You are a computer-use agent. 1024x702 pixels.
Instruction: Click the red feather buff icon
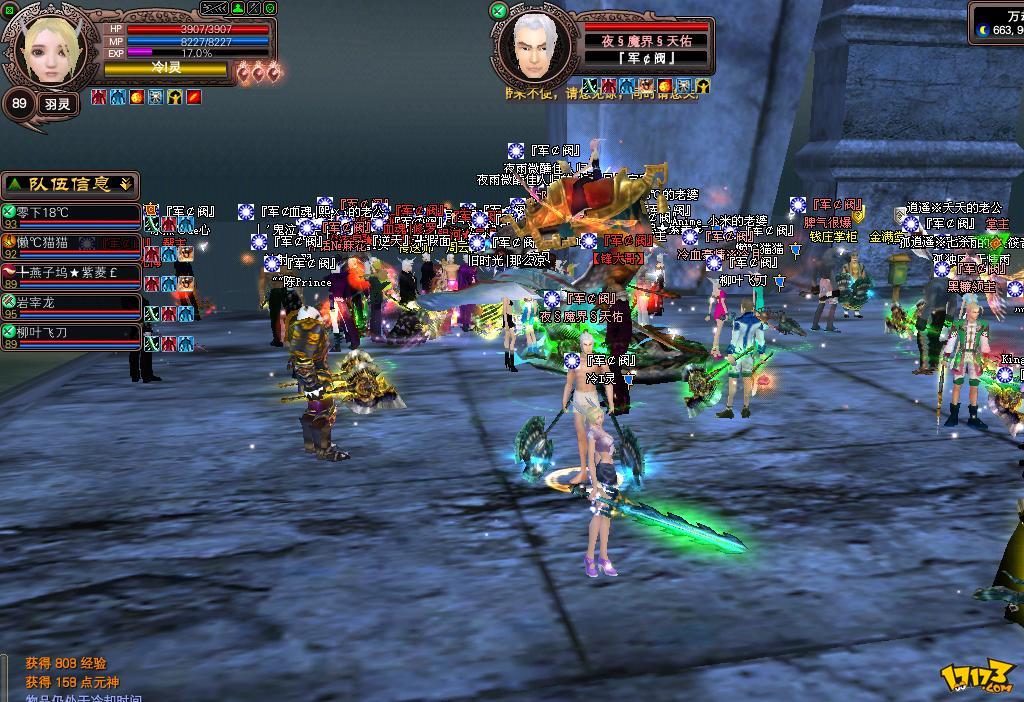(194, 97)
